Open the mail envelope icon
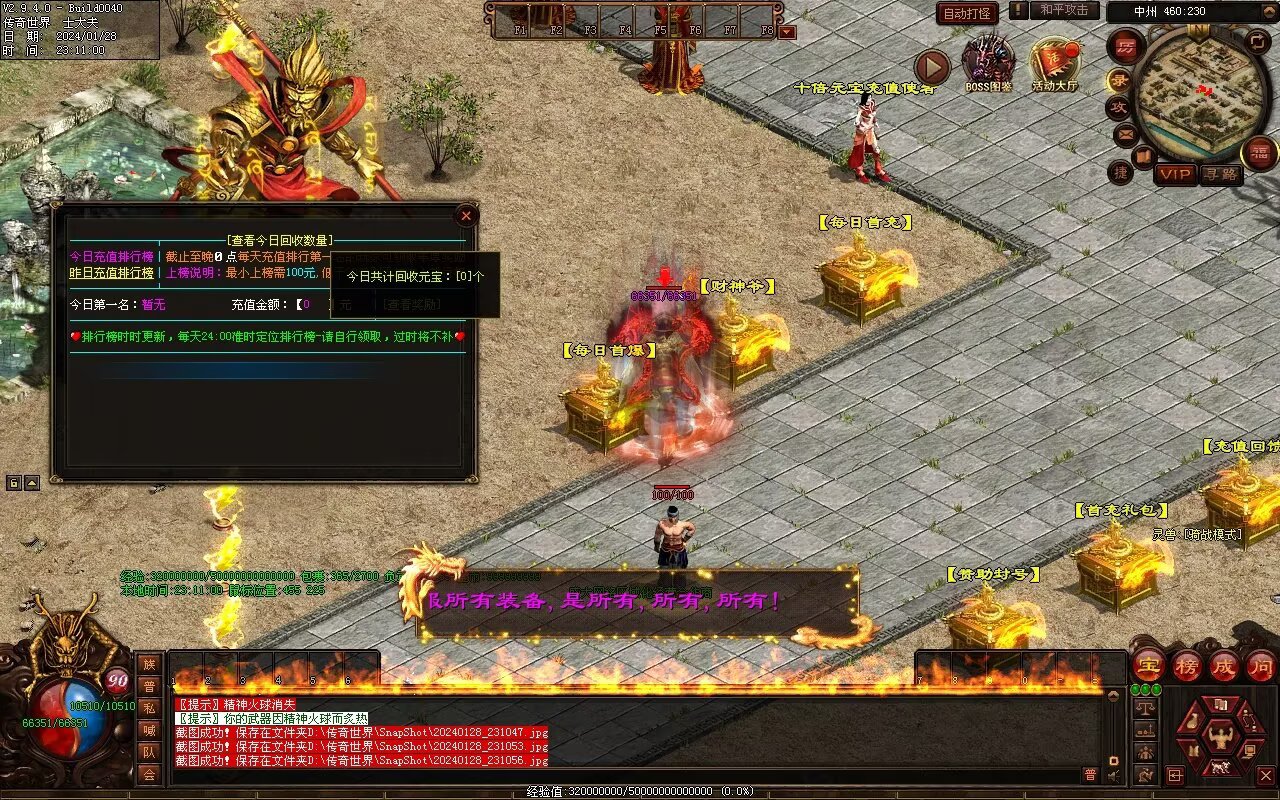 [x=1126, y=133]
